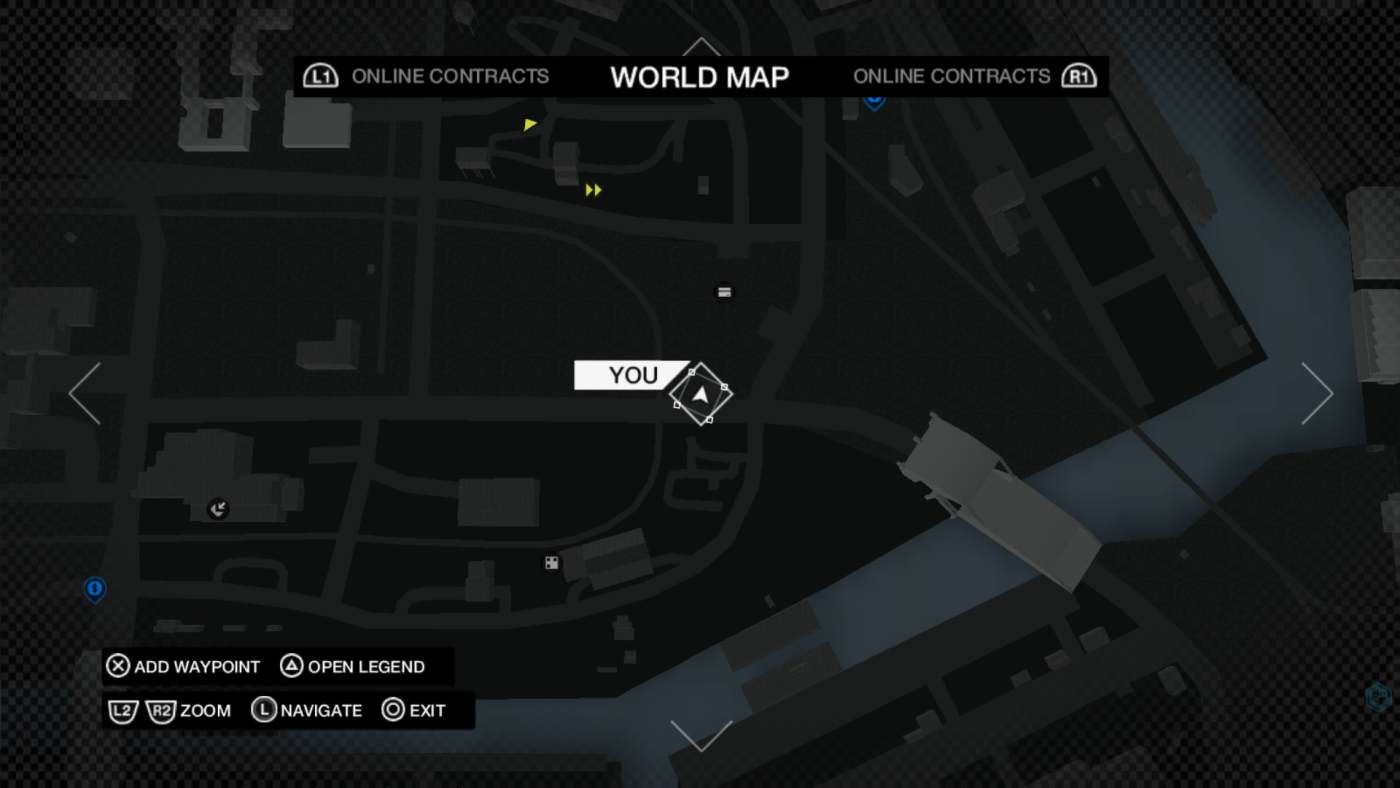This screenshot has width=1400, height=788.
Task: Select the double-arrow race icon on the map
Action: 593,188
